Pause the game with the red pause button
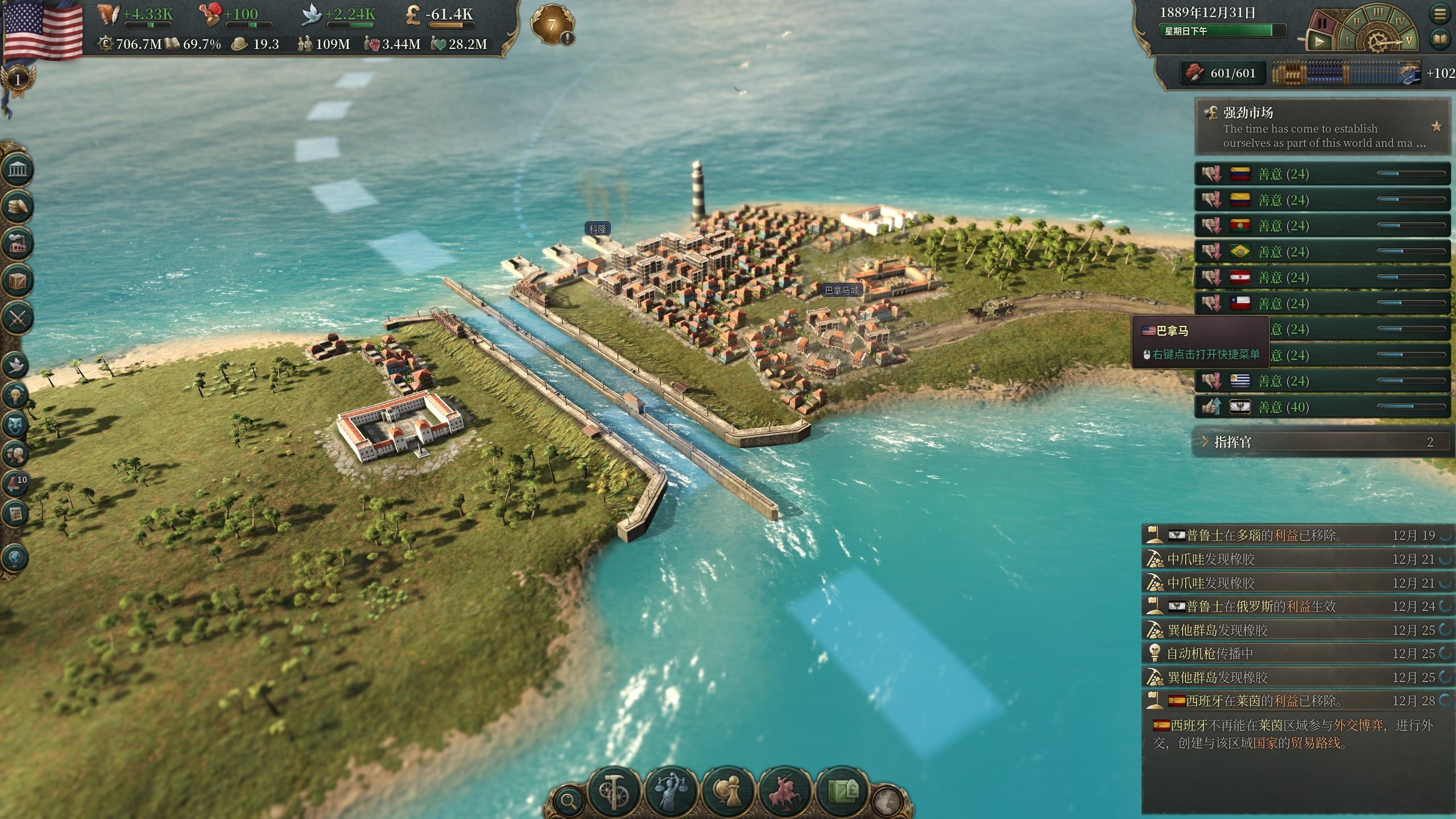The width and height of the screenshot is (1456, 819). (1322, 24)
